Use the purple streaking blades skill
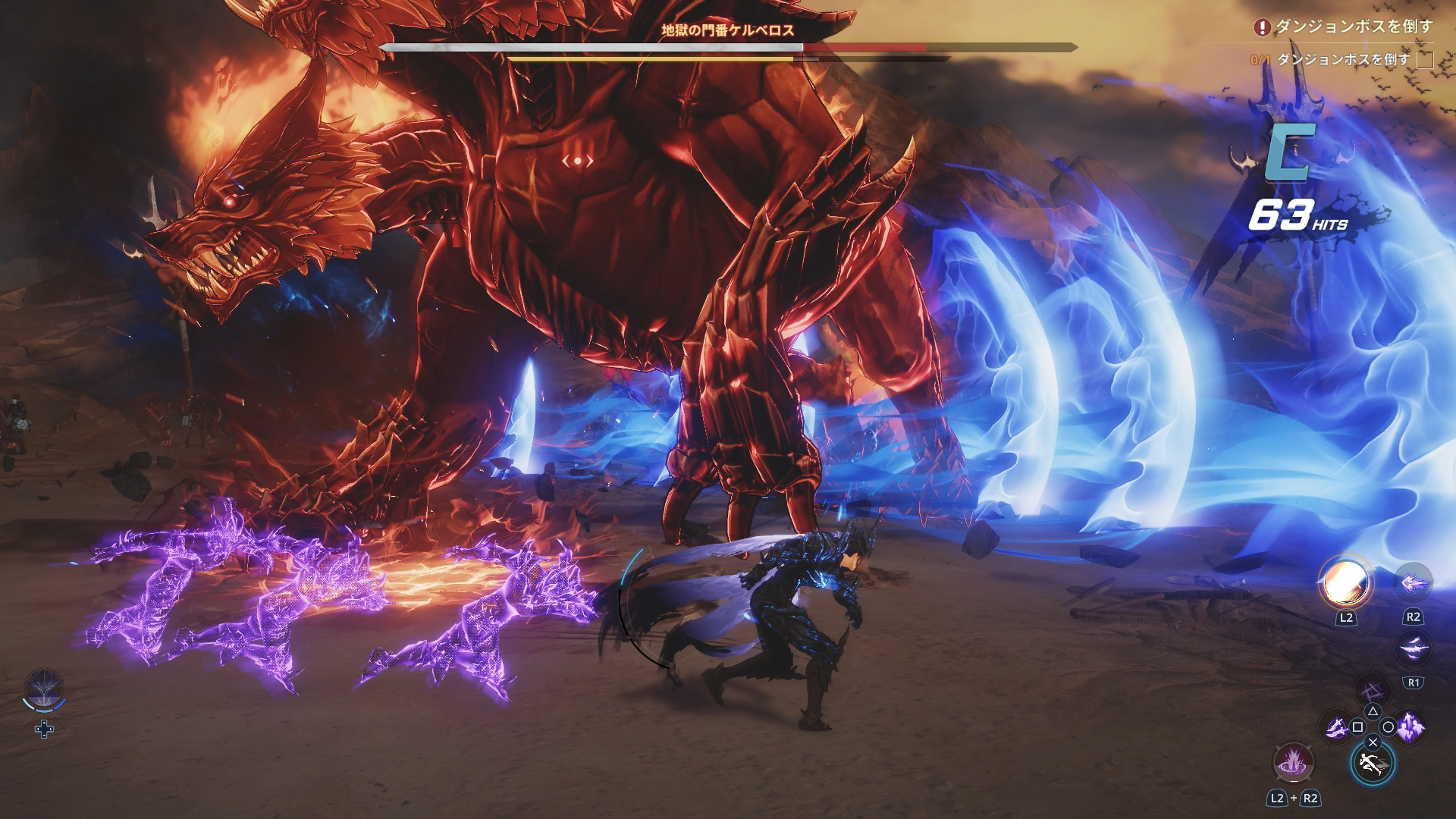 point(1413,648)
